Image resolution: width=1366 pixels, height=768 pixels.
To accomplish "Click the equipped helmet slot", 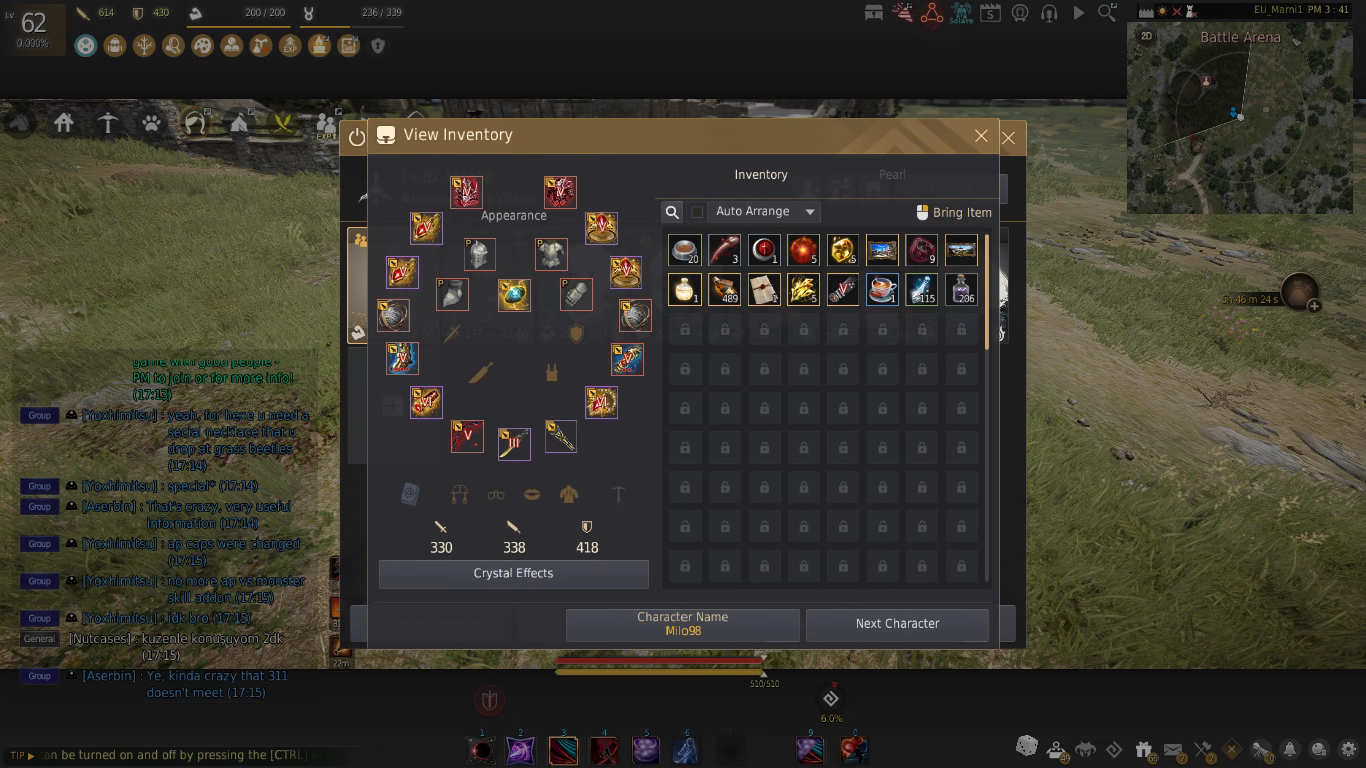I will pyautogui.click(x=480, y=254).
